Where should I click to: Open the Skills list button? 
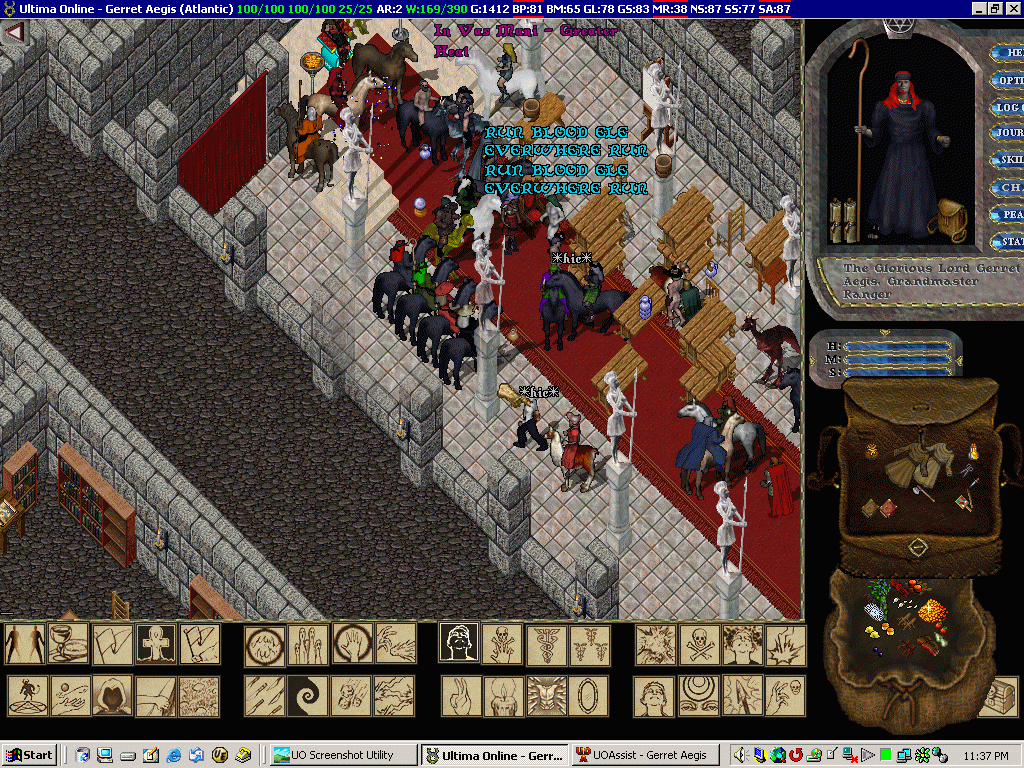tap(1008, 160)
